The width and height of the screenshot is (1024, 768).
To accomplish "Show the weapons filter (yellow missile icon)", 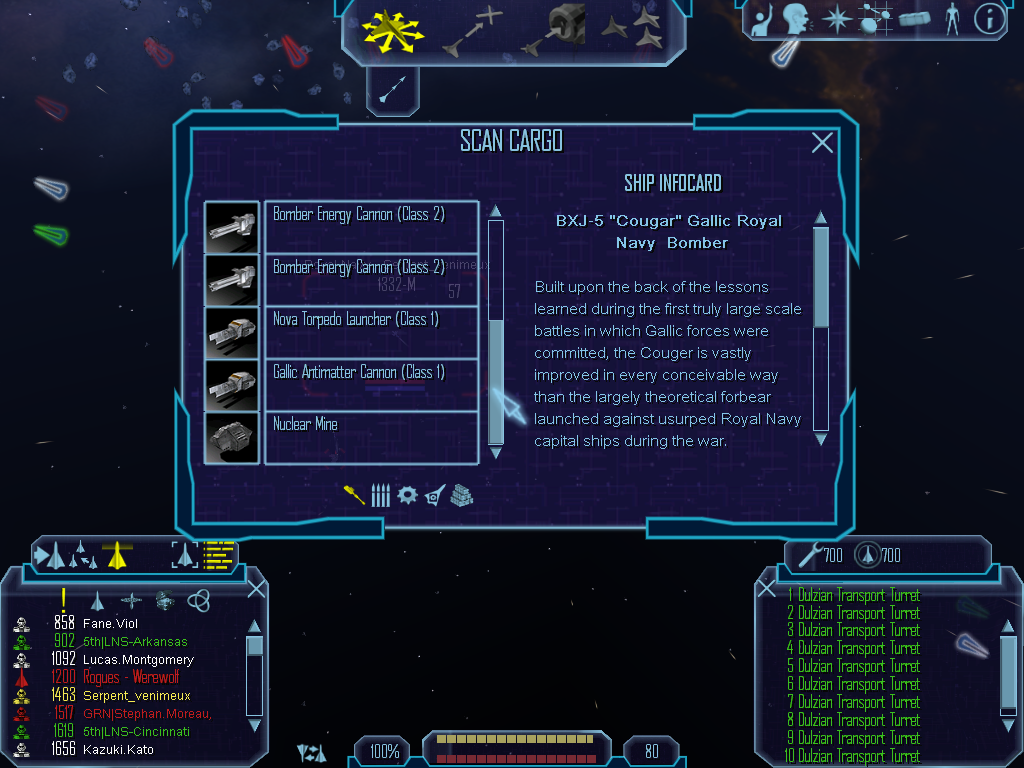I will (354, 495).
